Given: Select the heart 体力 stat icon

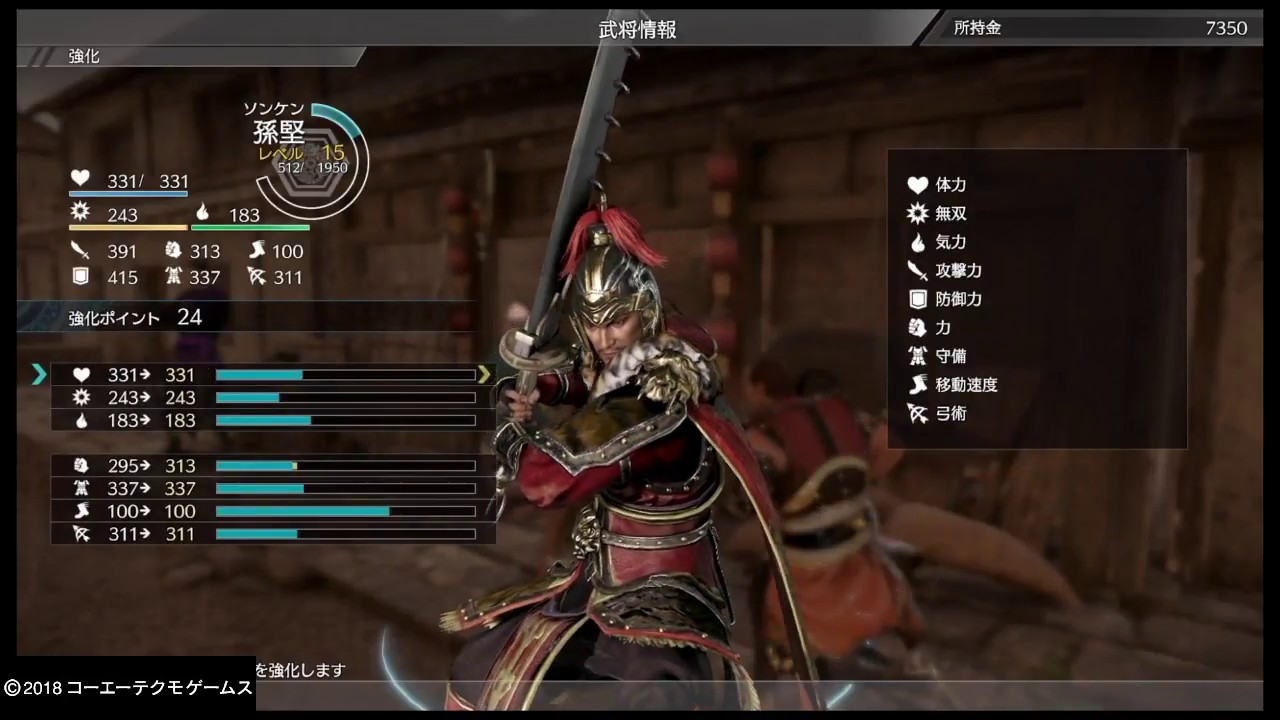Looking at the screenshot, I should pyautogui.click(x=917, y=185).
